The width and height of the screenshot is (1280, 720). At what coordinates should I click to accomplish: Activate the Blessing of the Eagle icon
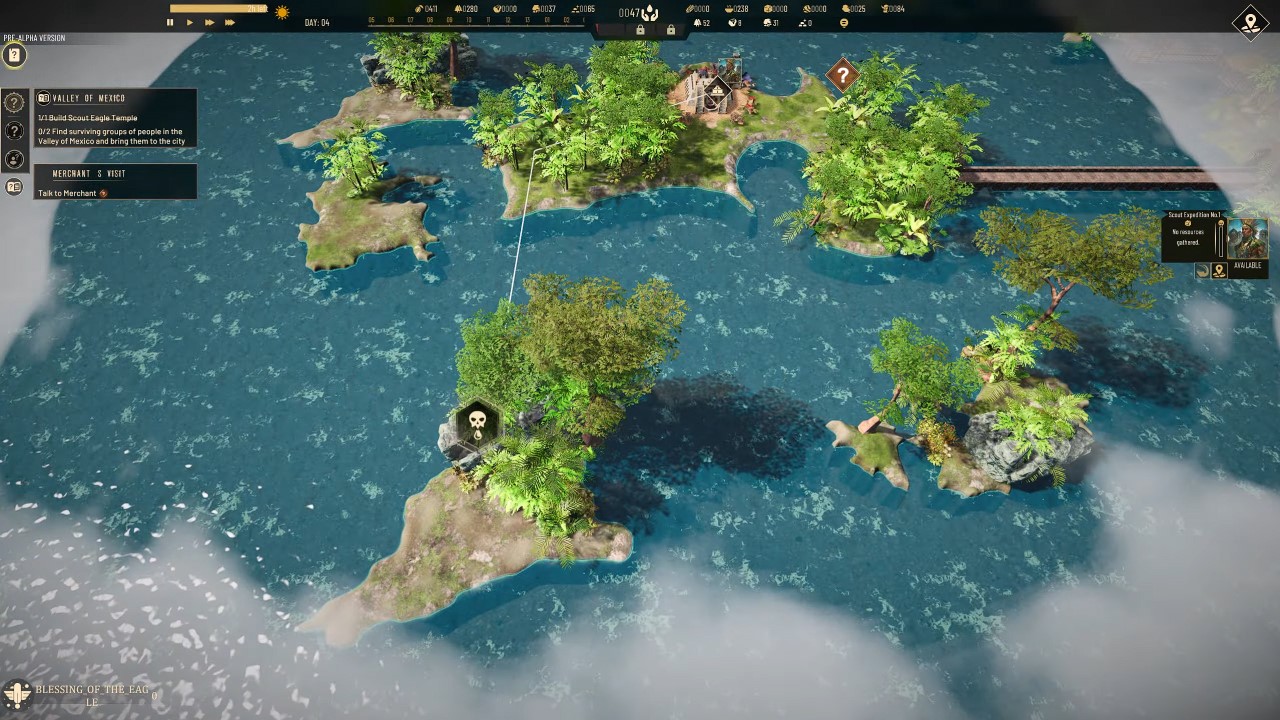pyautogui.click(x=16, y=693)
